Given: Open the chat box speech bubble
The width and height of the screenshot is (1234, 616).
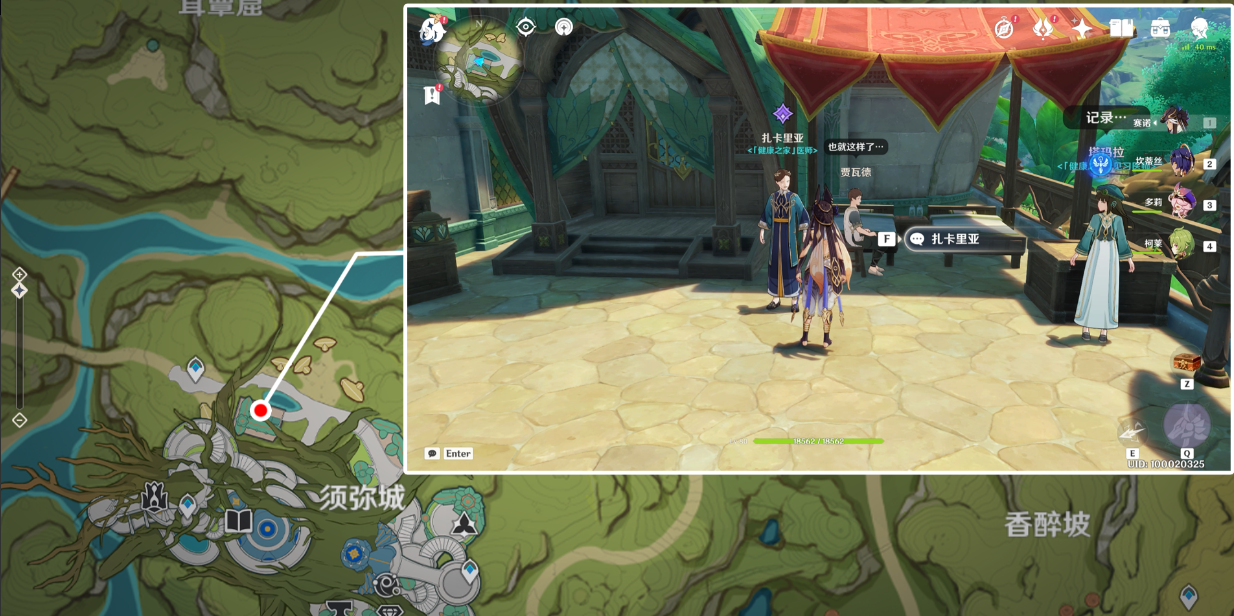Looking at the screenshot, I should pos(432,453).
